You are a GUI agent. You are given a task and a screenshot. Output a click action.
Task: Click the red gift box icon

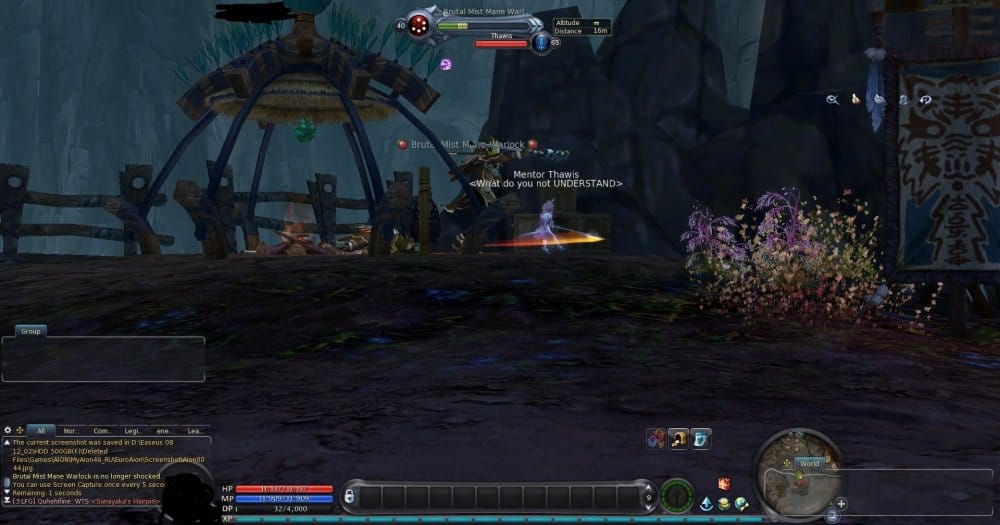tap(724, 484)
